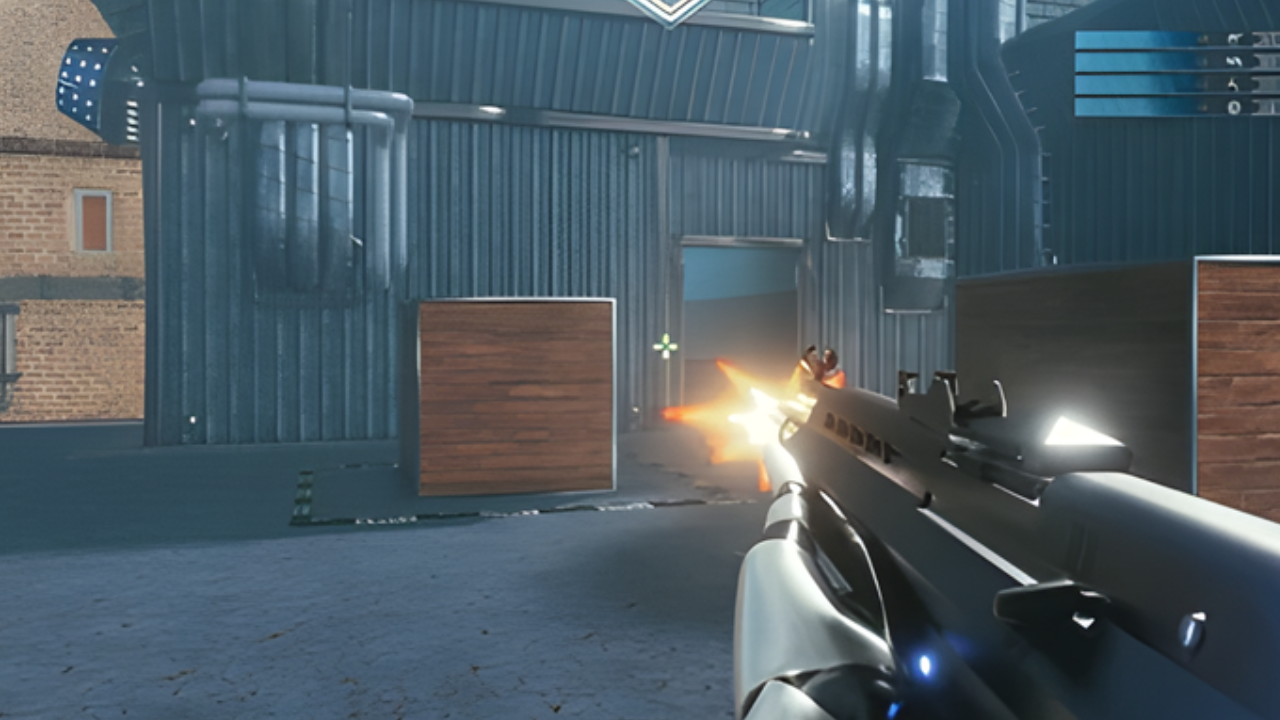Click the circular 'O' icon in the bottom feed row
This screenshot has height=720, width=1280.
coord(1233,106)
